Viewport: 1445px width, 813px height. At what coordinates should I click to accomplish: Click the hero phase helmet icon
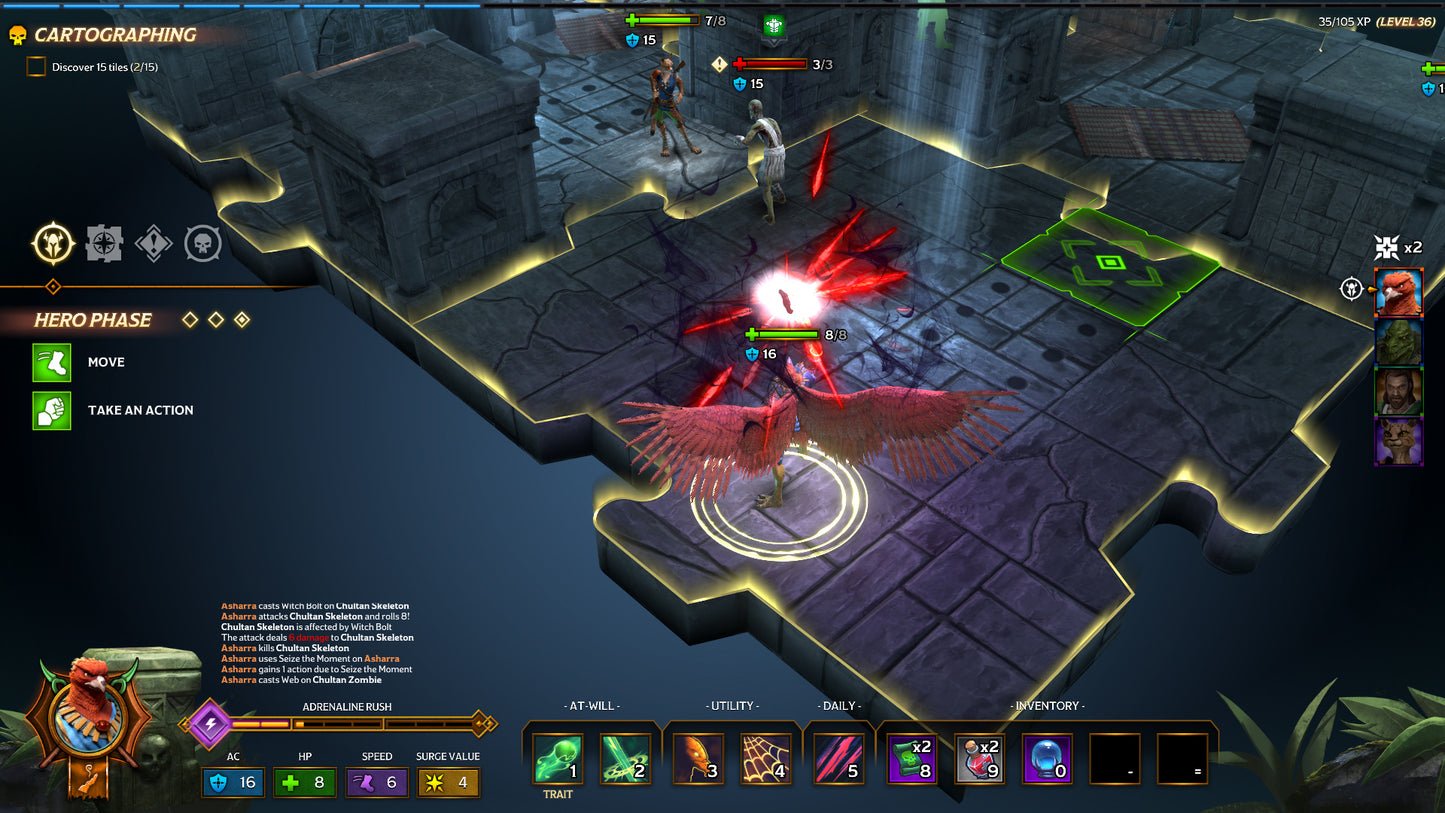[x=53, y=243]
